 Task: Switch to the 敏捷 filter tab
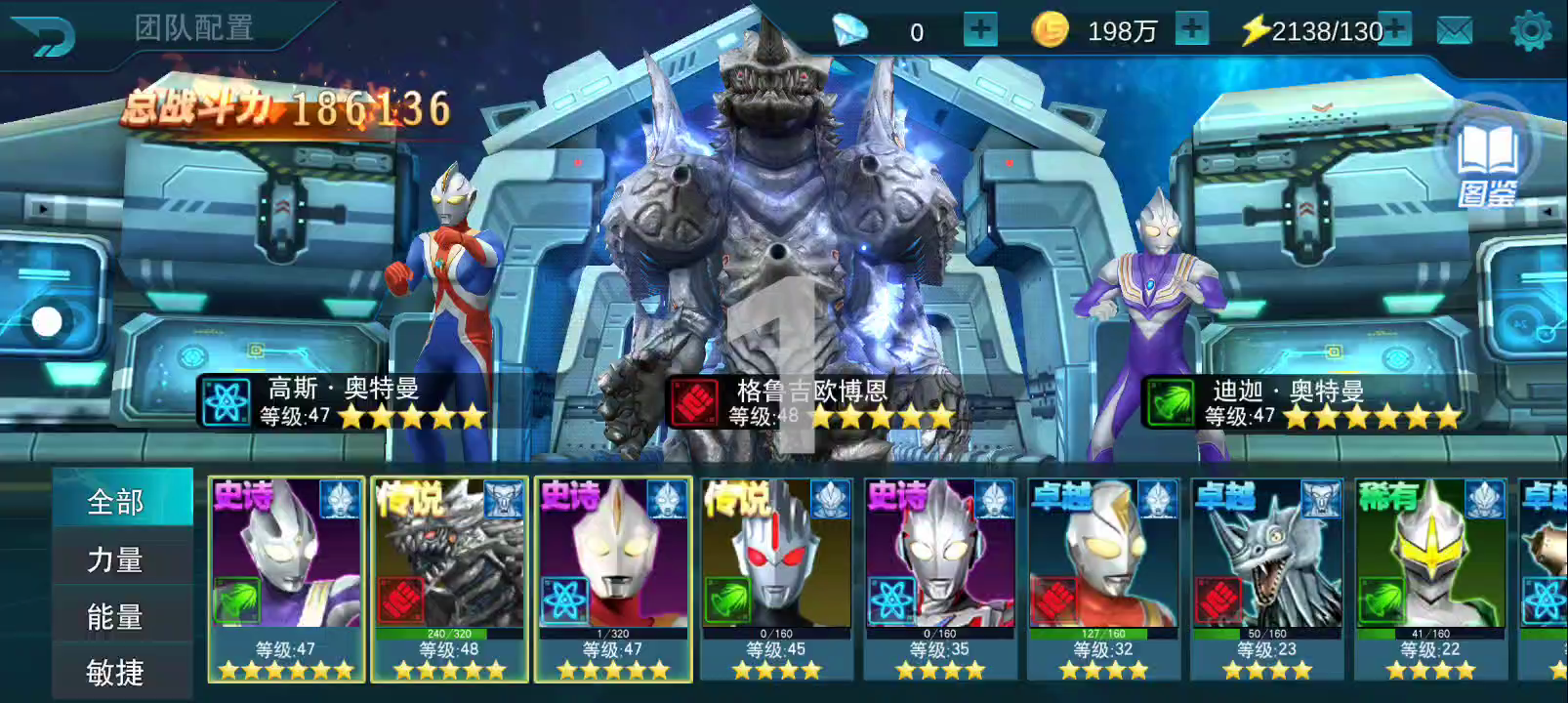click(116, 673)
